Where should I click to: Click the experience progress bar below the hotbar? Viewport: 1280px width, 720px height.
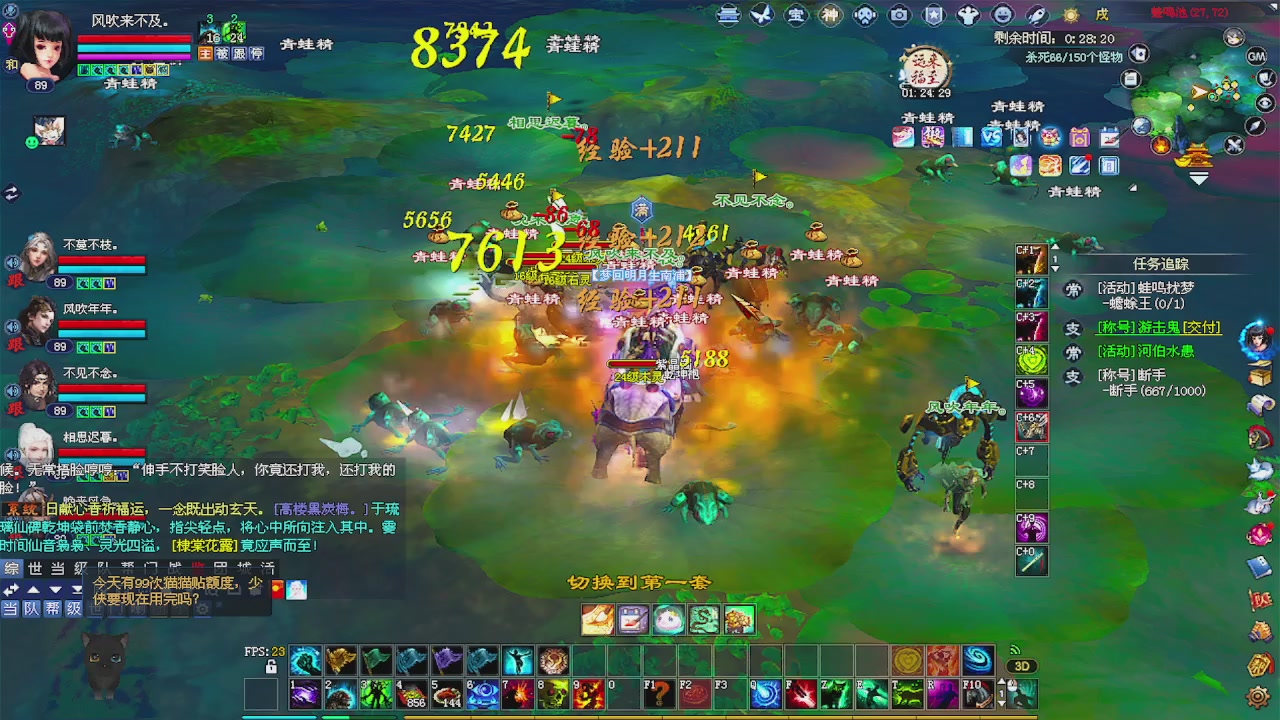[700, 717]
